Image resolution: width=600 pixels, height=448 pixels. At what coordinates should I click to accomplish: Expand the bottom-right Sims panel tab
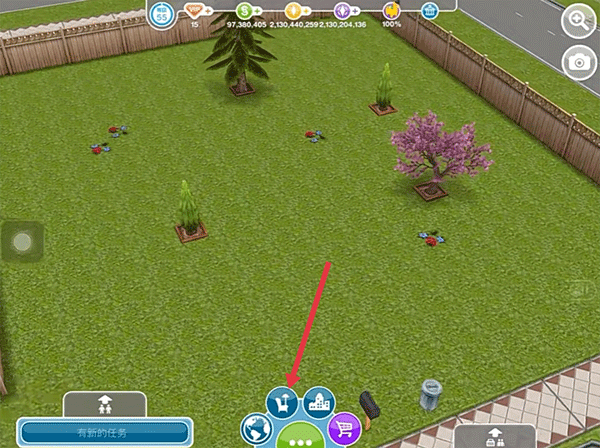[494, 436]
